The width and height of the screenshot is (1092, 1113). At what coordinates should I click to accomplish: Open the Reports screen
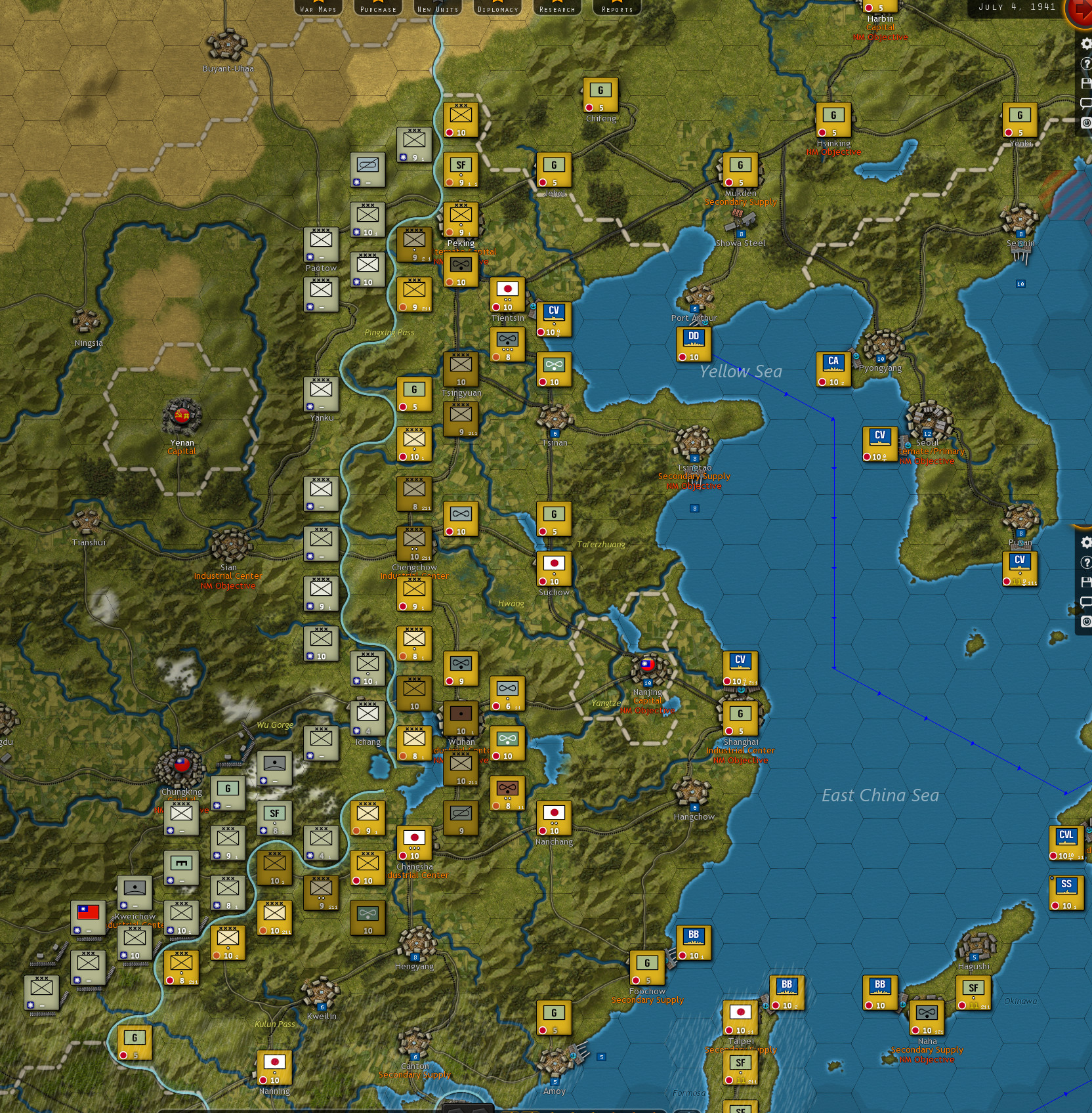pyautogui.click(x=616, y=9)
